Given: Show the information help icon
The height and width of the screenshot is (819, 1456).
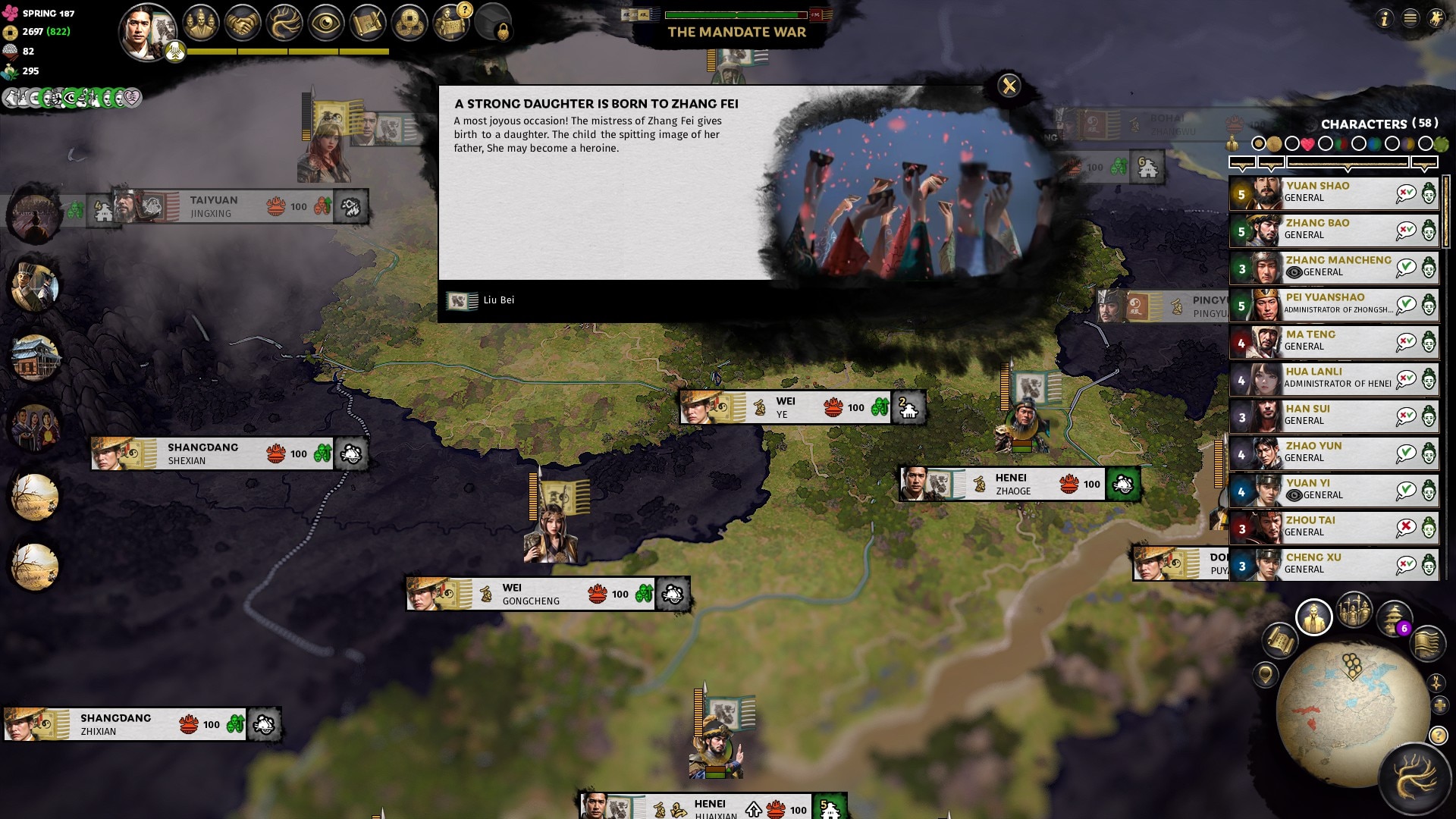Looking at the screenshot, I should coord(1384,18).
